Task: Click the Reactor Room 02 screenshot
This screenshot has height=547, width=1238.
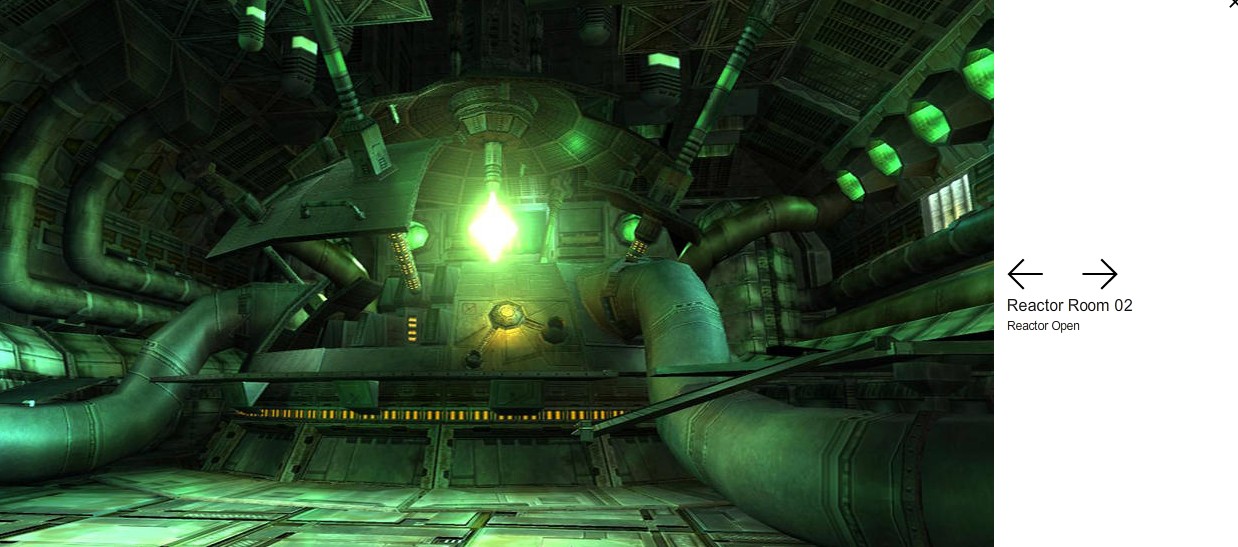Action: [497, 273]
